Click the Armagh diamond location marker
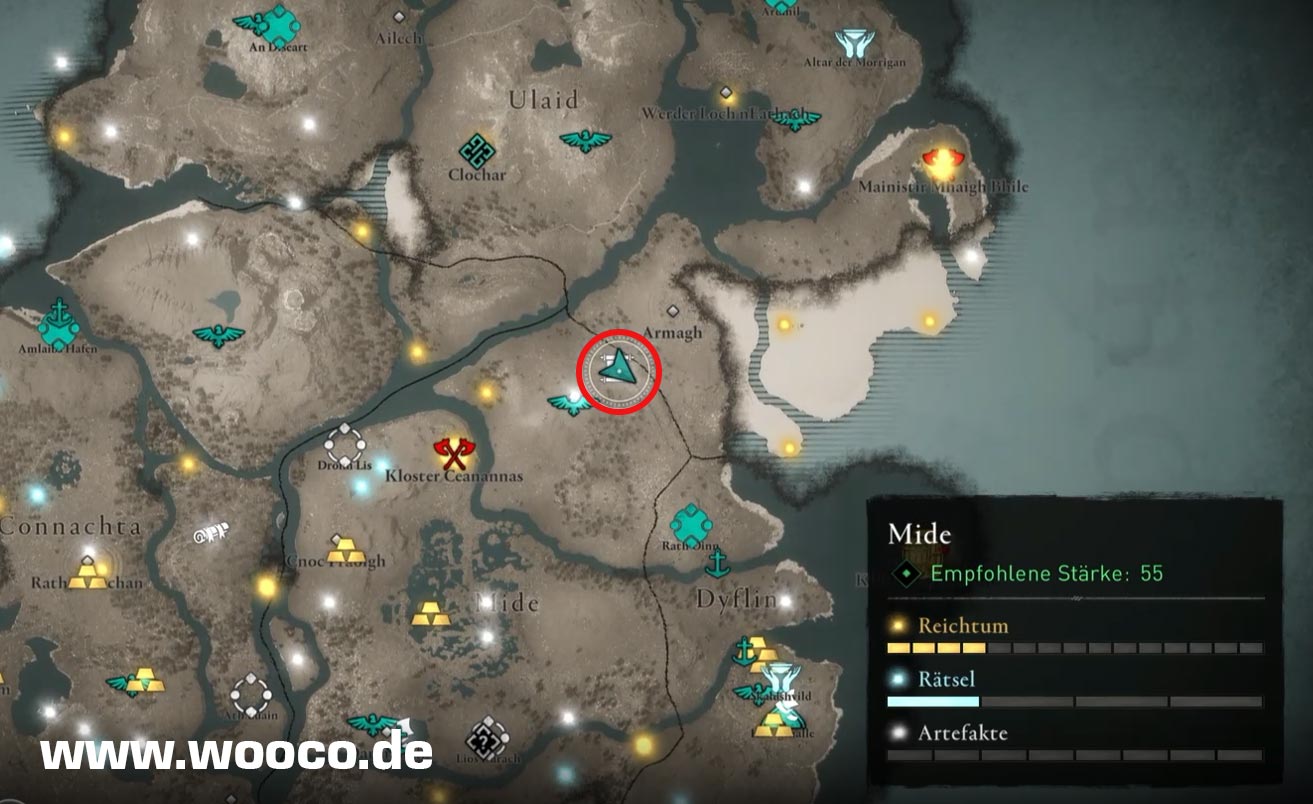The image size is (1313, 804). [672, 312]
